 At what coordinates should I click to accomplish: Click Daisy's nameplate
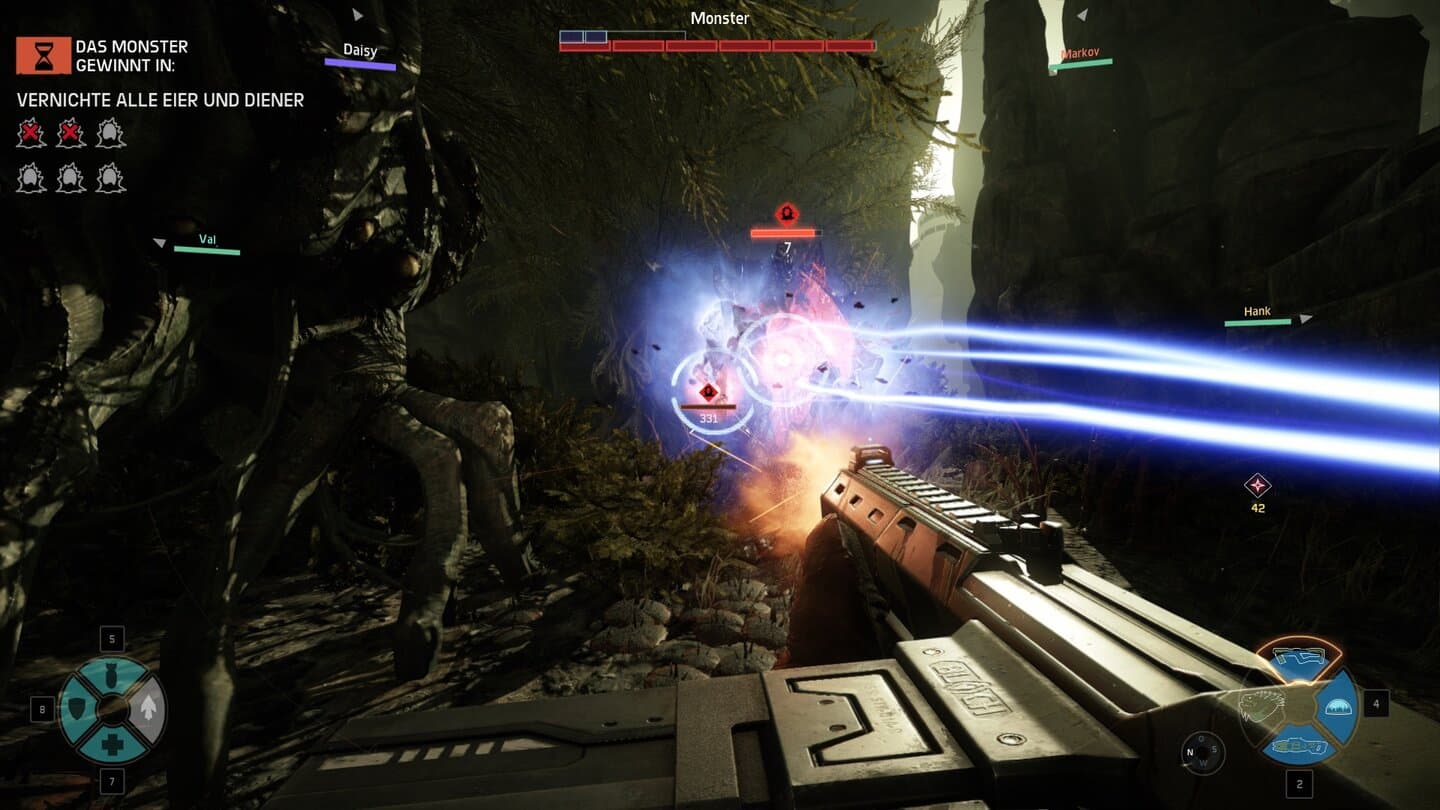tap(360, 51)
